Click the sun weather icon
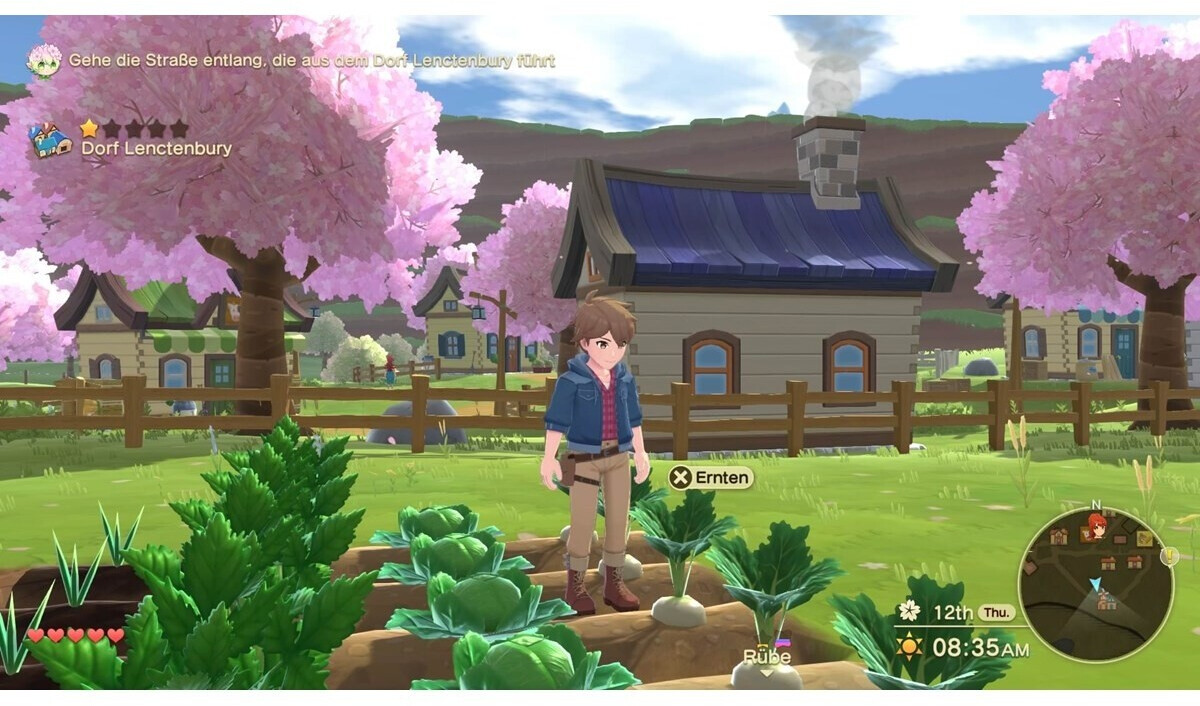 pos(909,646)
